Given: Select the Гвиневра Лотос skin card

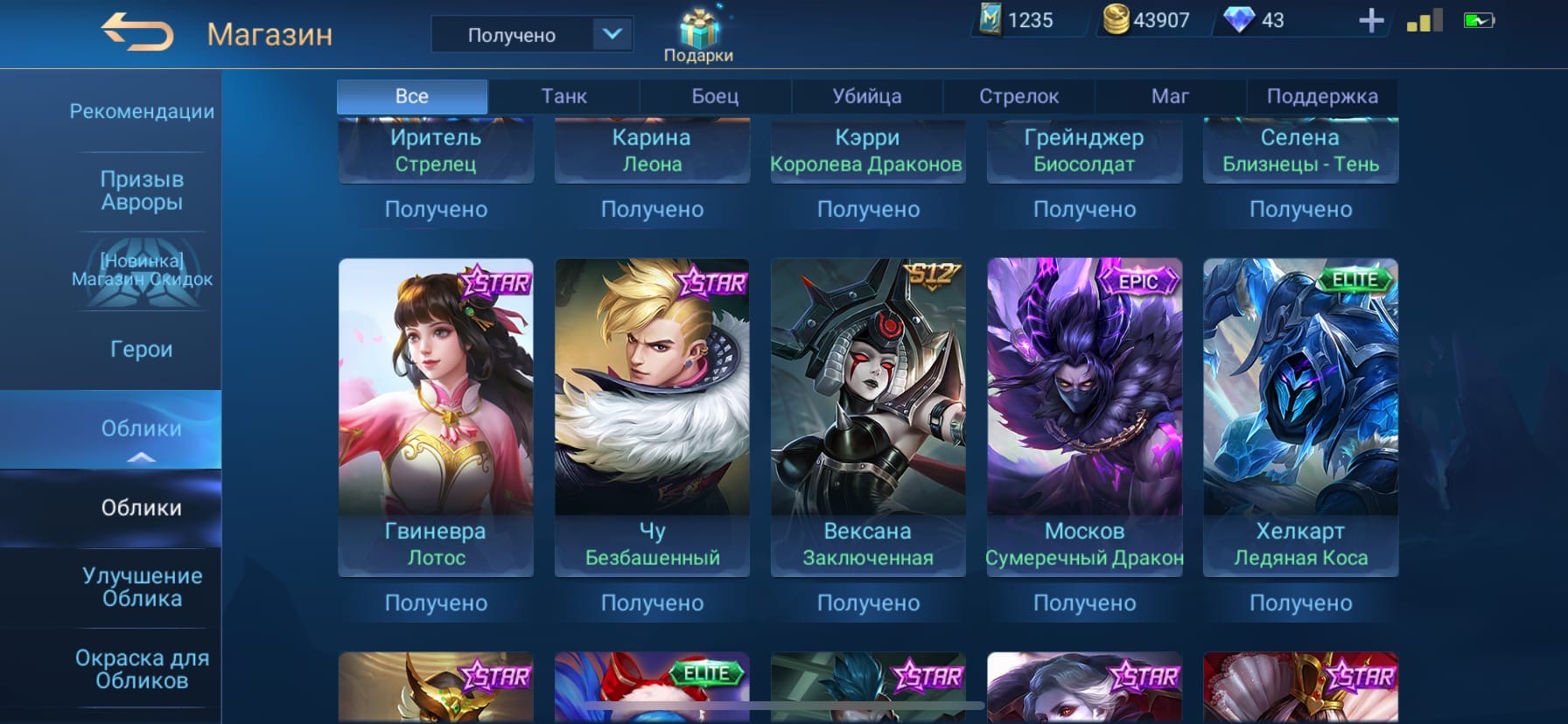Looking at the screenshot, I should click(x=436, y=416).
